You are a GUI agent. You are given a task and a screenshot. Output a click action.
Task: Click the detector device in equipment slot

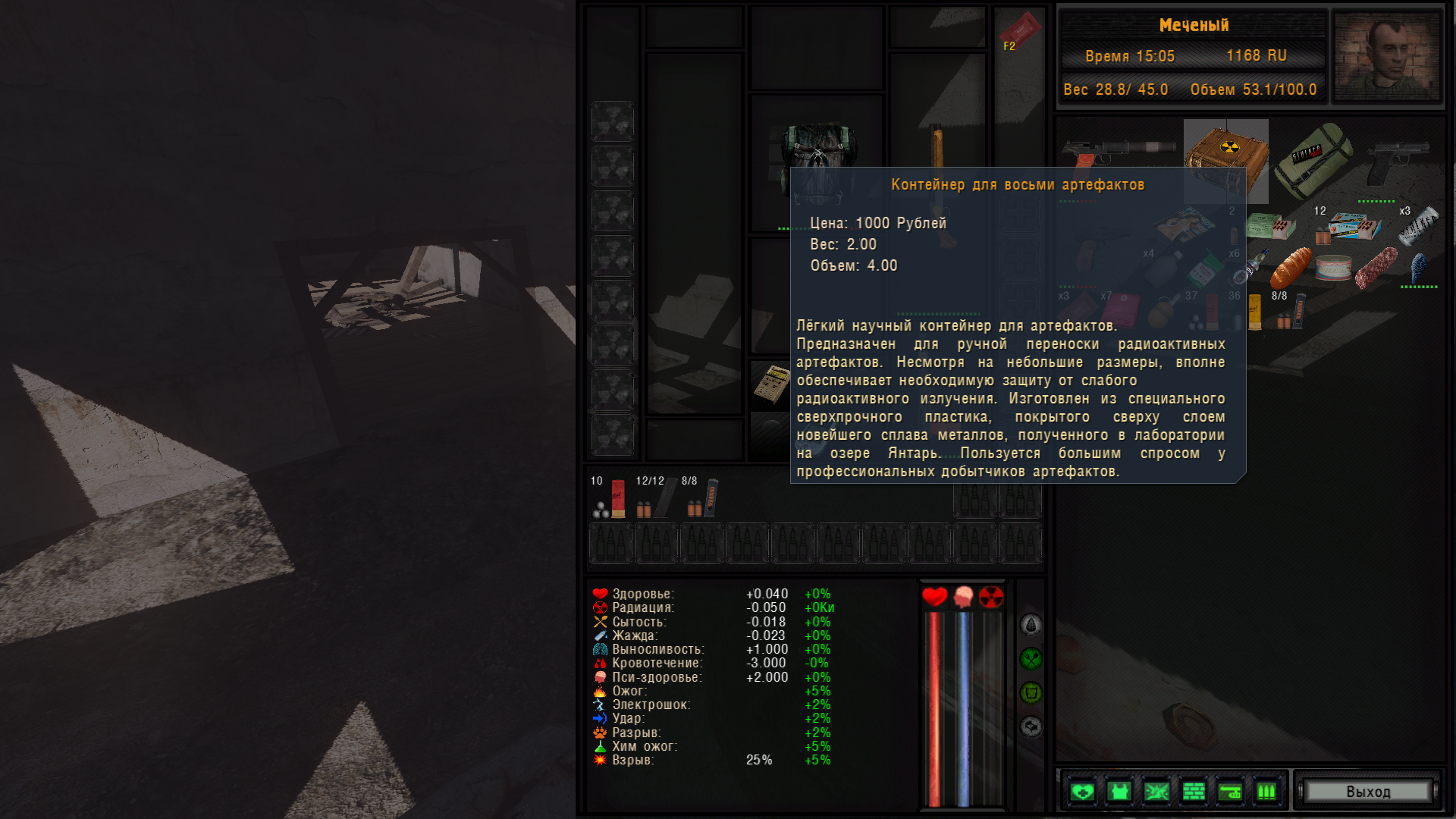[x=771, y=383]
